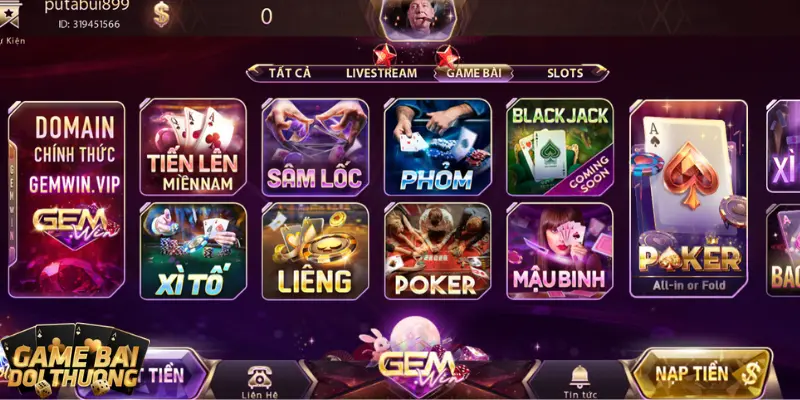The image size is (800, 400).
Task: Switch to the Slots tab
Action: tap(564, 73)
